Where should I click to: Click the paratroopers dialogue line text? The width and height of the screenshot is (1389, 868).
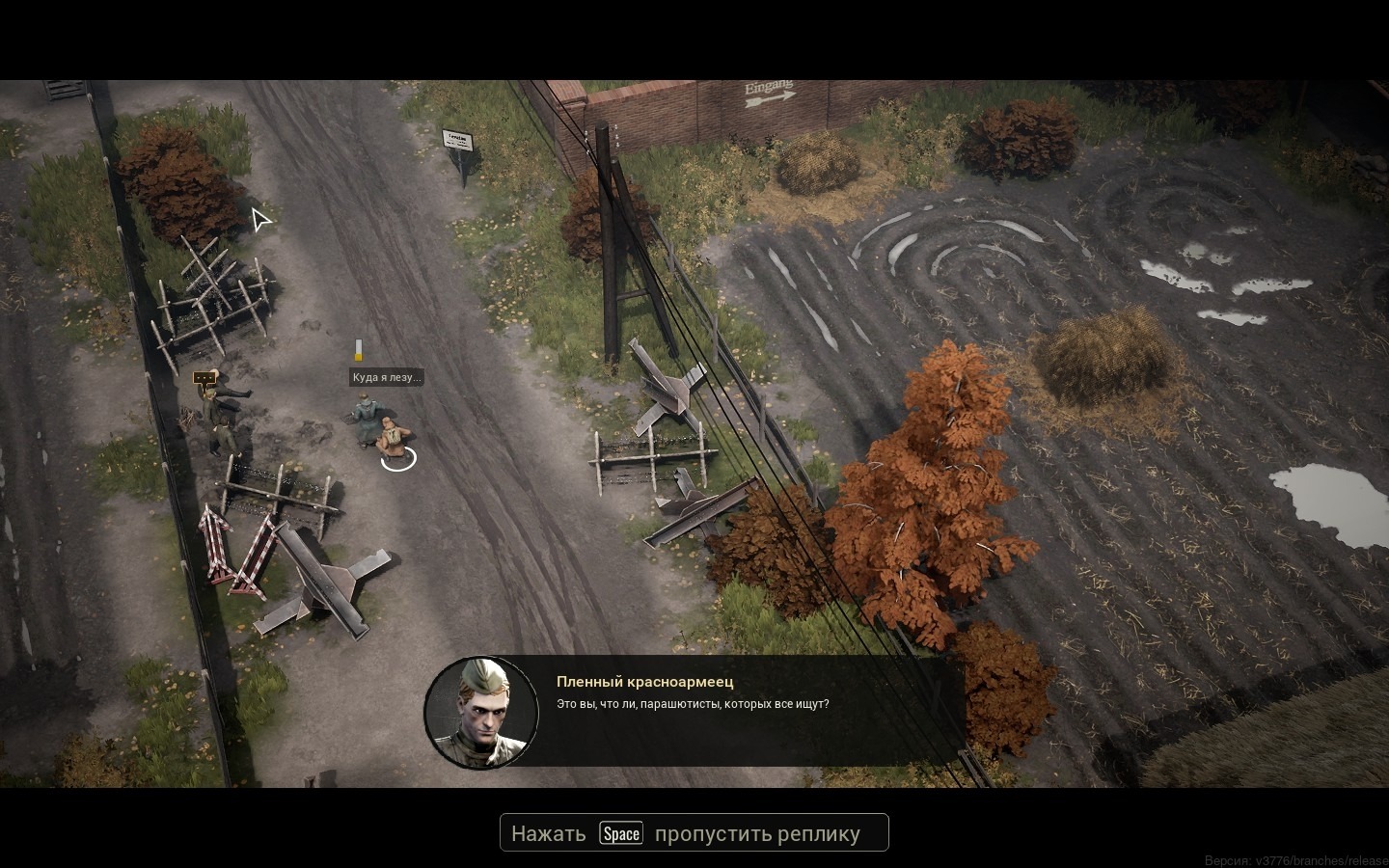(692, 704)
